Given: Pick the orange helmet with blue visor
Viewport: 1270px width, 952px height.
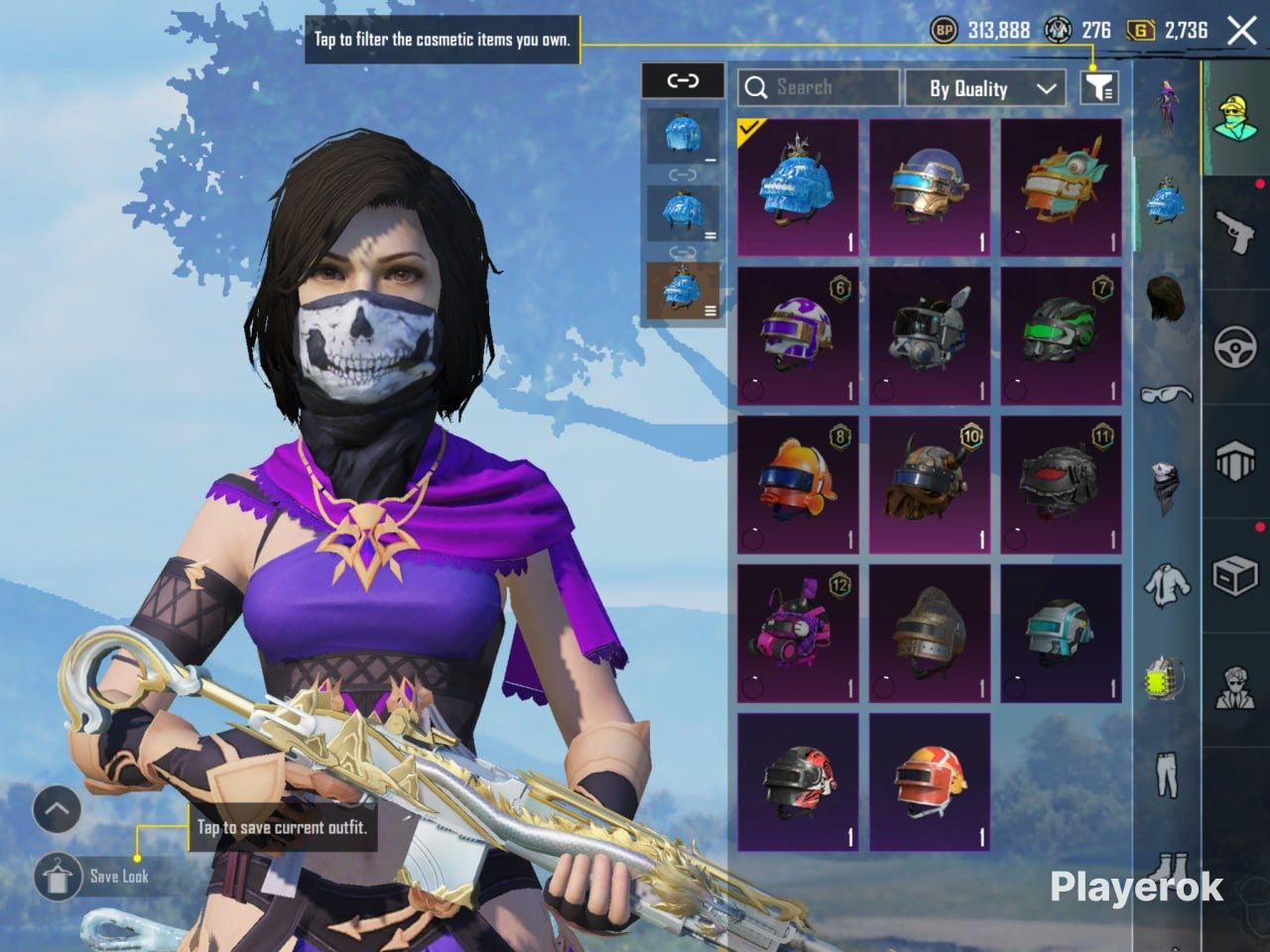Looking at the screenshot, I should pyautogui.click(x=798, y=484).
